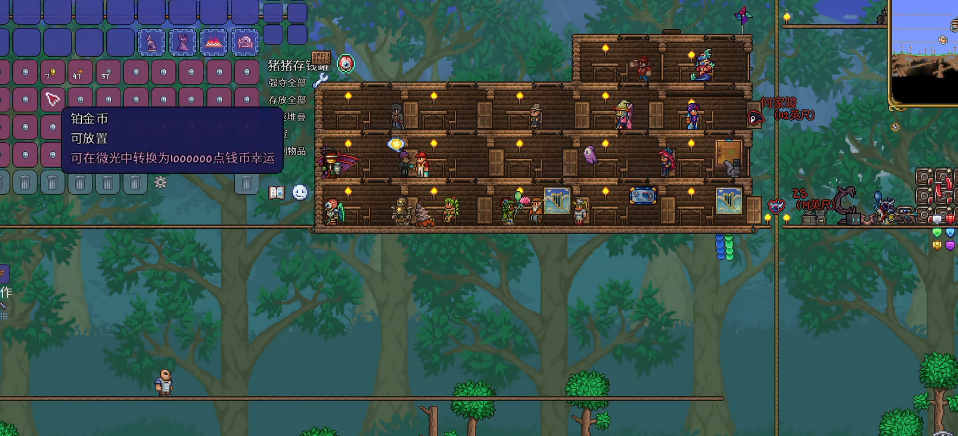Click the settings gear beside trash slots
The width and height of the screenshot is (958, 436).
coord(160,182)
